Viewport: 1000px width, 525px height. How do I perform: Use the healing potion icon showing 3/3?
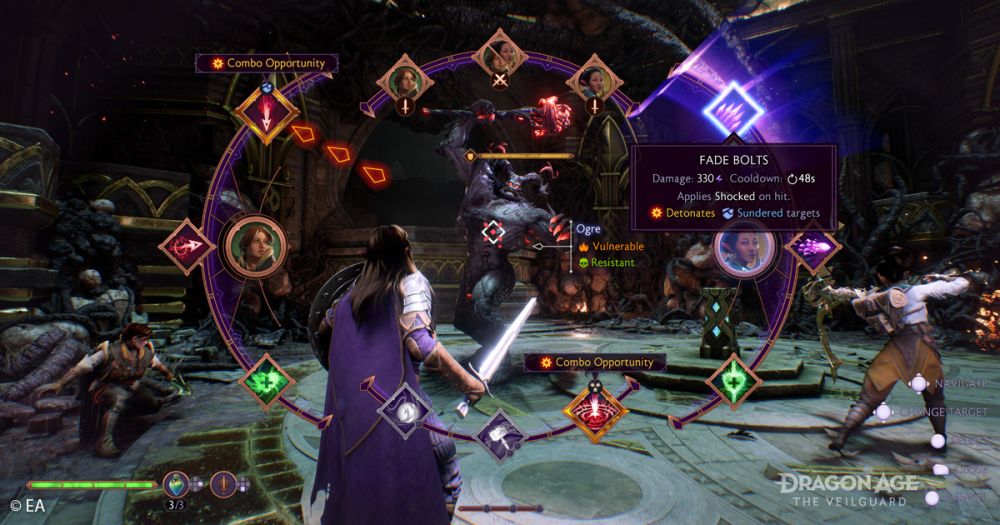tap(177, 484)
